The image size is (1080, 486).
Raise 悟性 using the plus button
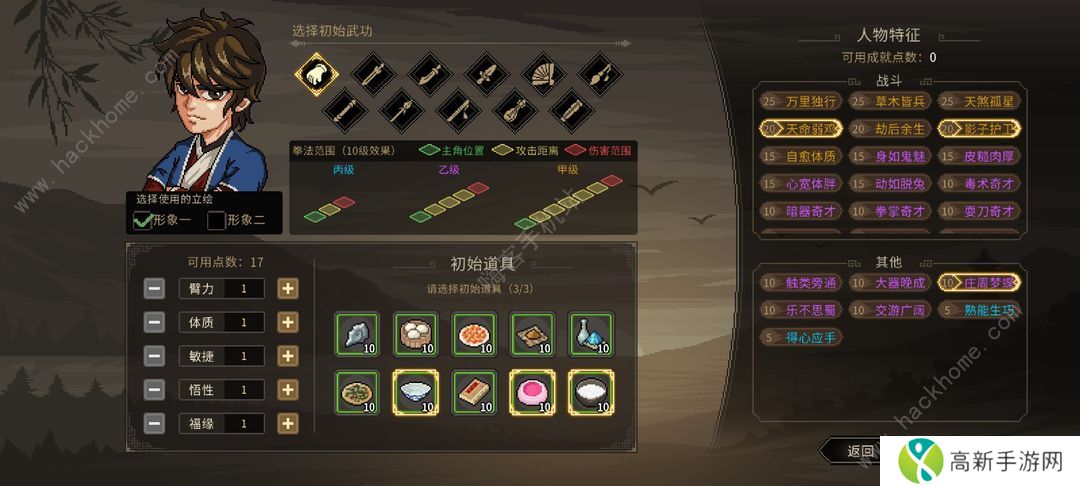coord(287,389)
